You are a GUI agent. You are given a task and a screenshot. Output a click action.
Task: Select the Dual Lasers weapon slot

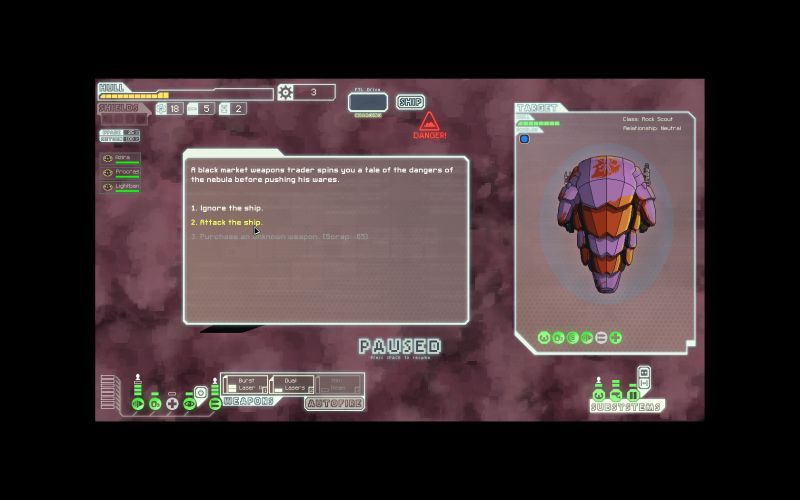tap(292, 384)
